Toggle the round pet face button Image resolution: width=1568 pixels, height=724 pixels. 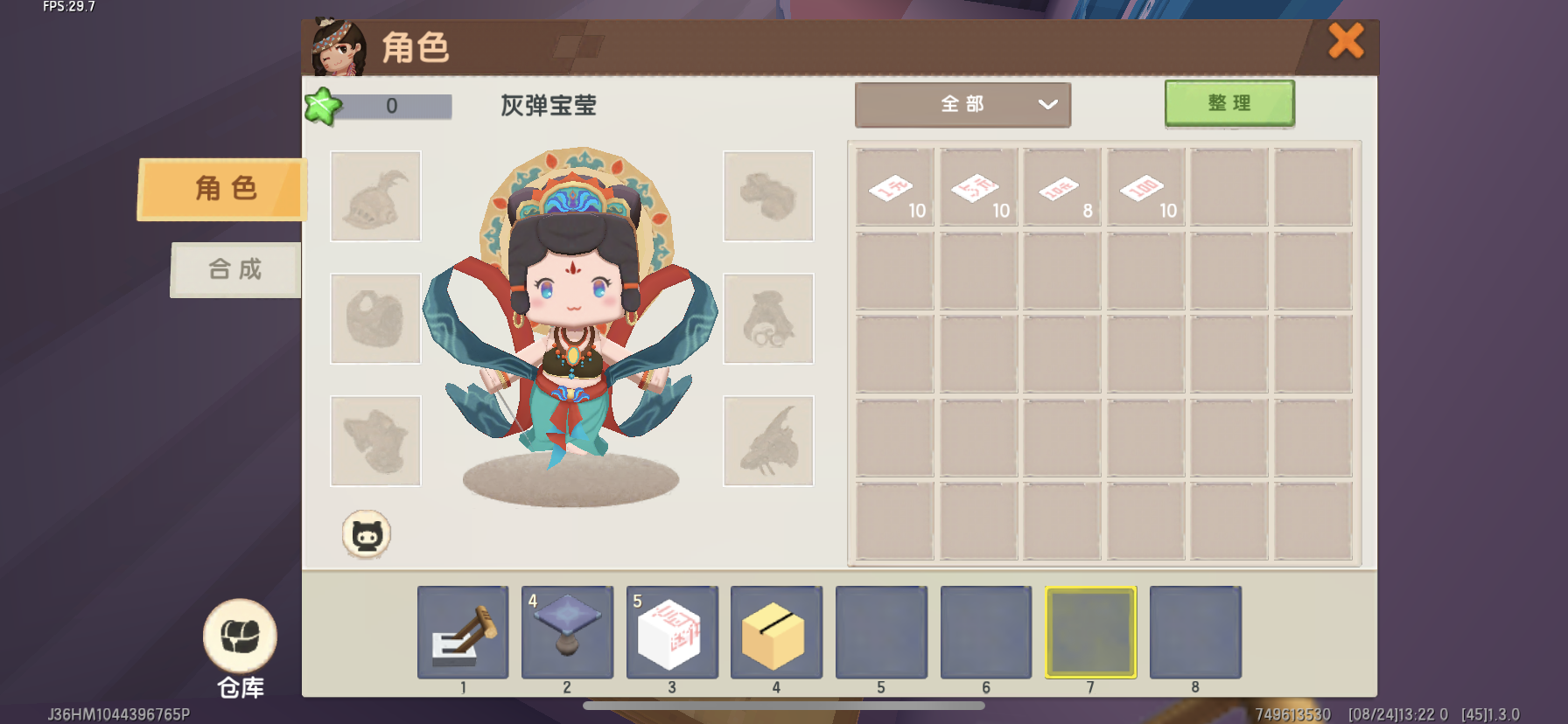point(366,533)
